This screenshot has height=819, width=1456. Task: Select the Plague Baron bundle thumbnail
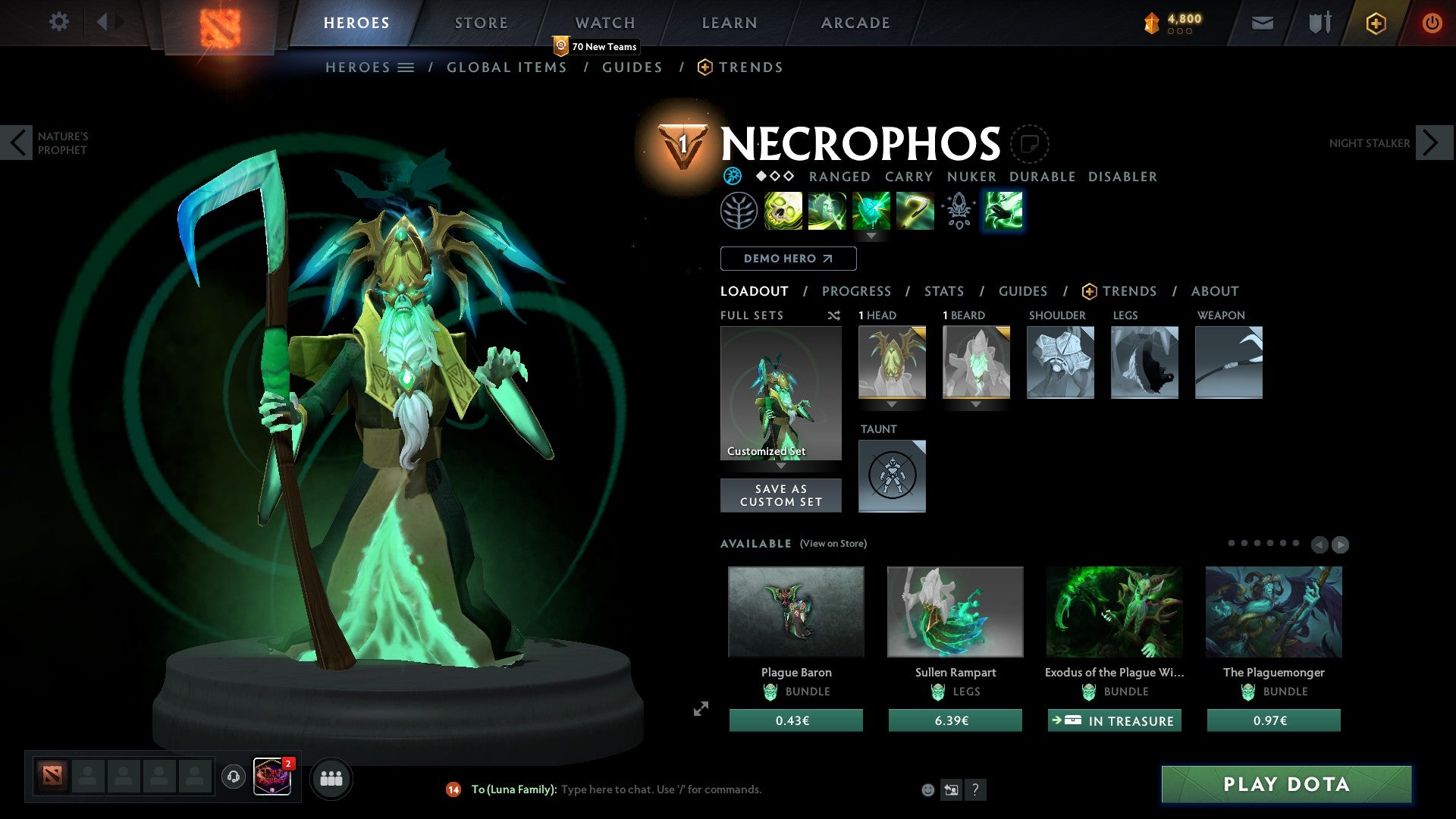point(795,611)
